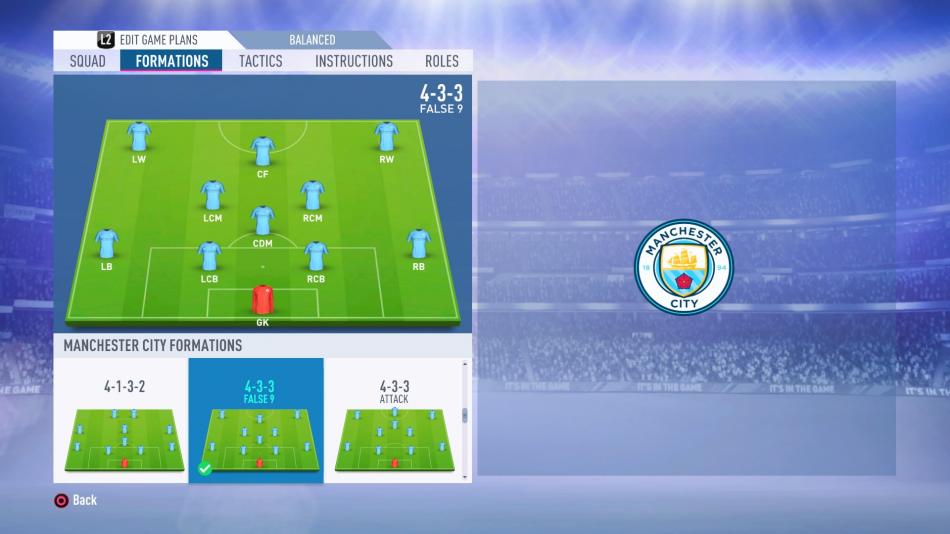Pick the 4-3-3 Attack formation tile
Viewport: 950px width, 534px height.
(394, 422)
